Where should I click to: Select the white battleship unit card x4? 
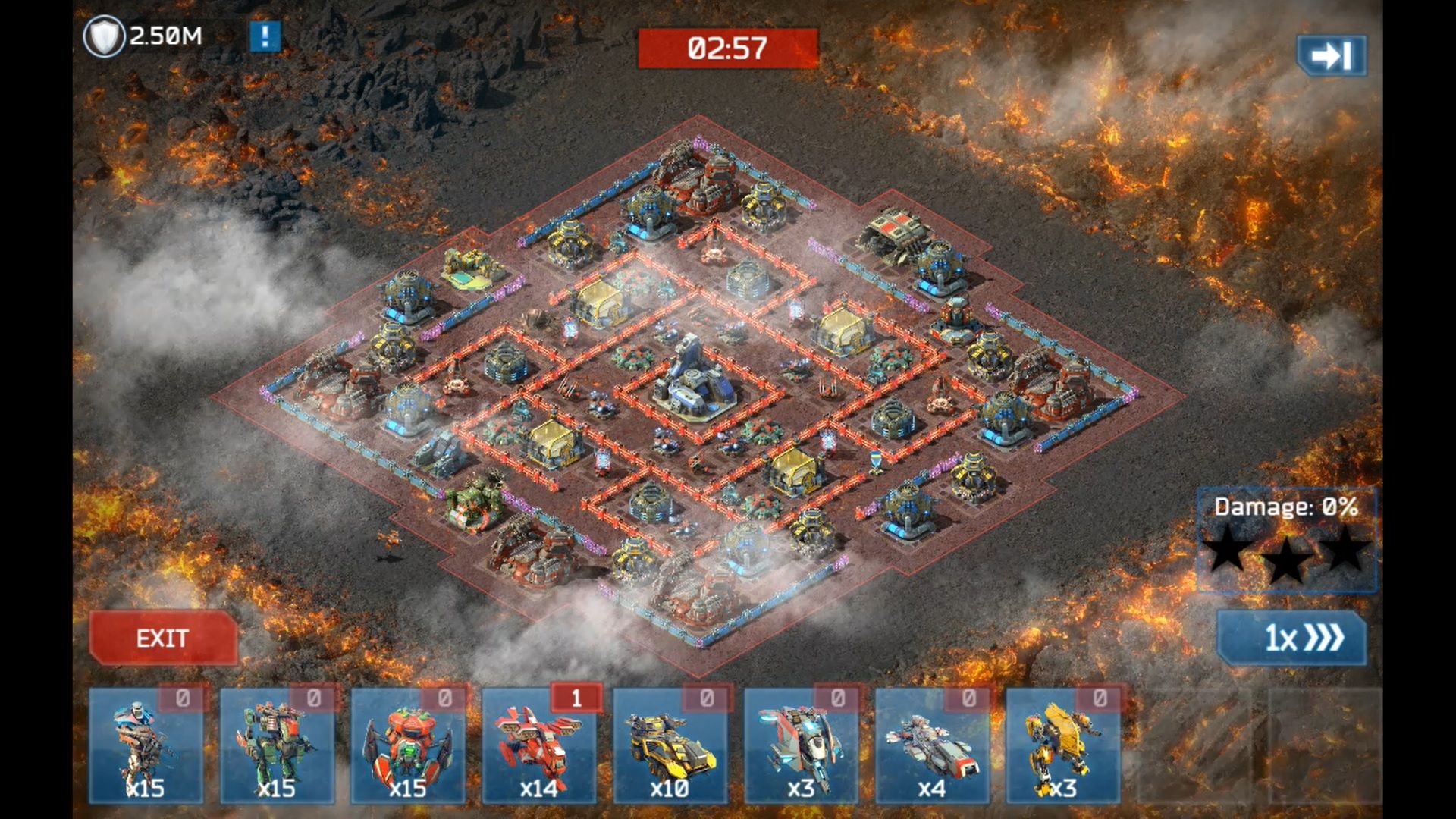pyautogui.click(x=932, y=745)
